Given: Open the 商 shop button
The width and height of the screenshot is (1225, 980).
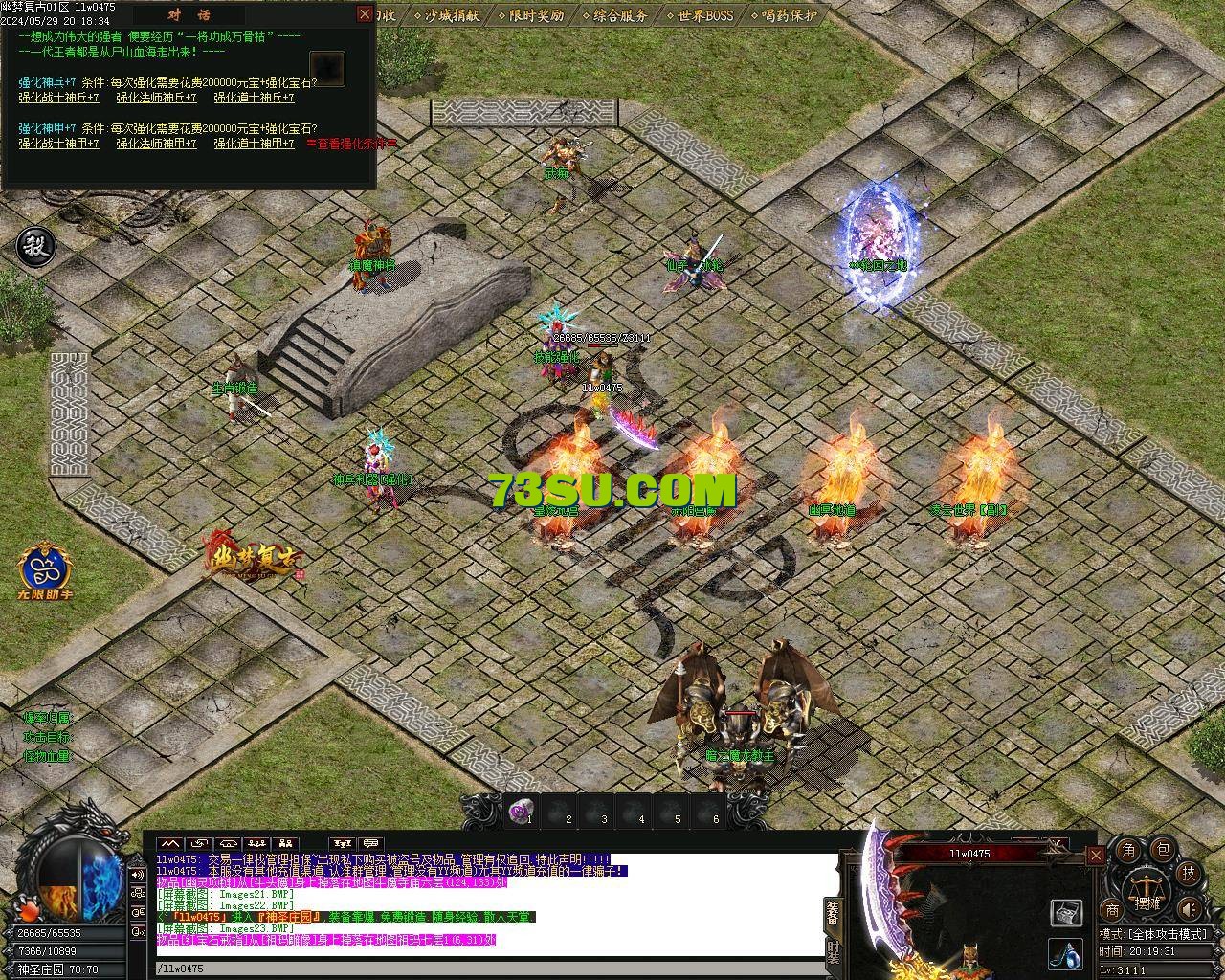Looking at the screenshot, I should click(1112, 910).
